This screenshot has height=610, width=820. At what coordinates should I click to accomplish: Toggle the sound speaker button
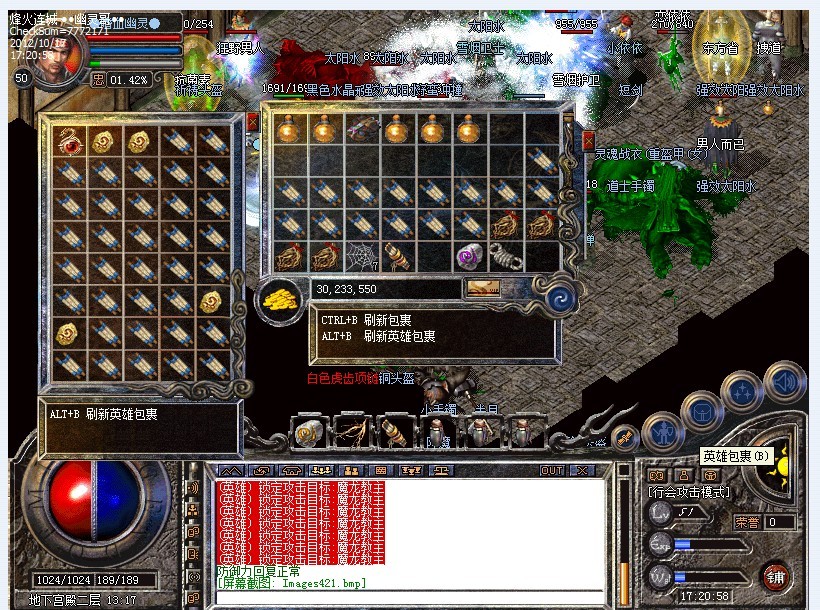[x=785, y=381]
